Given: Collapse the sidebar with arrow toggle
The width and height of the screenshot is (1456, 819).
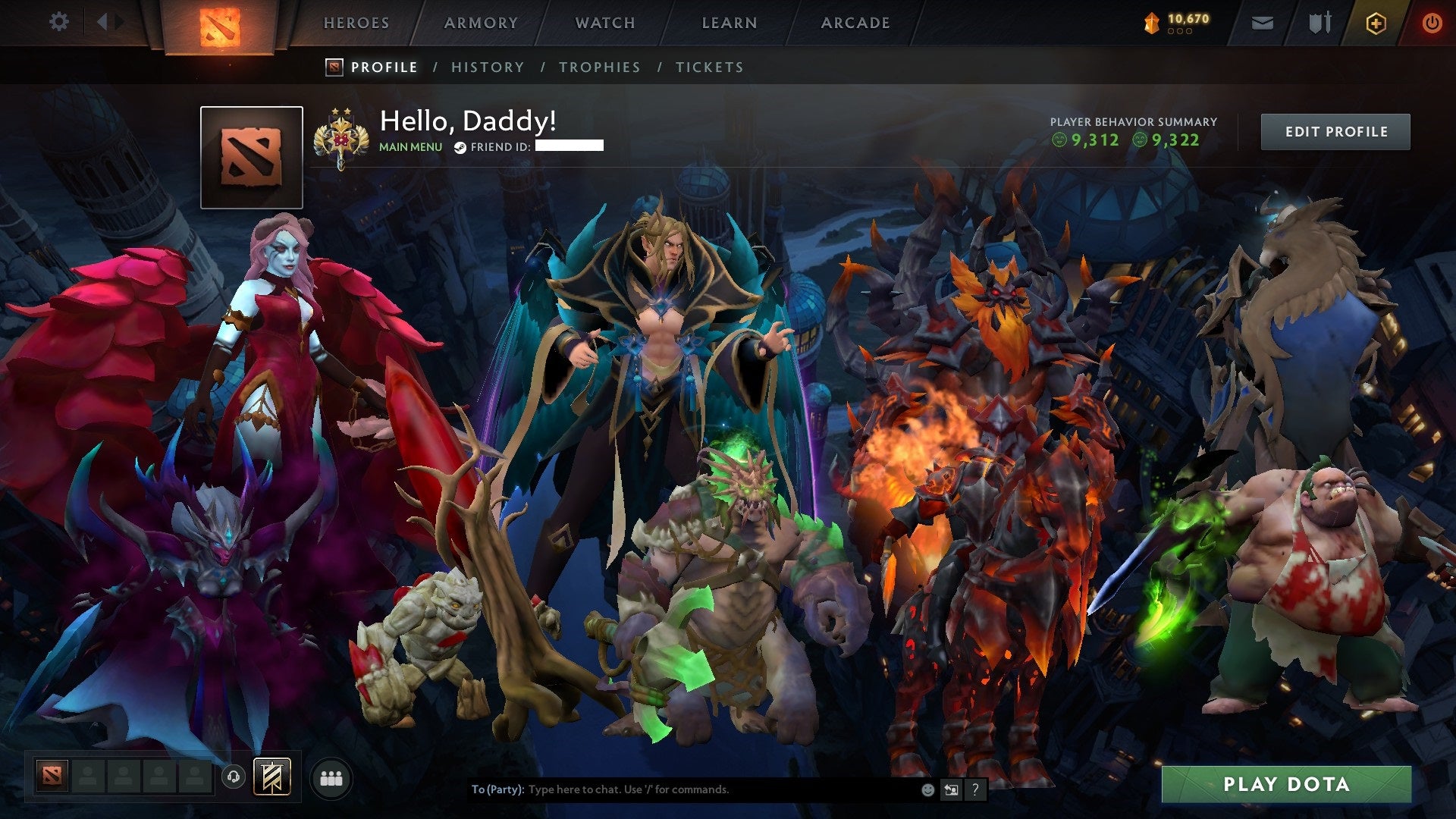Looking at the screenshot, I should 104,23.
